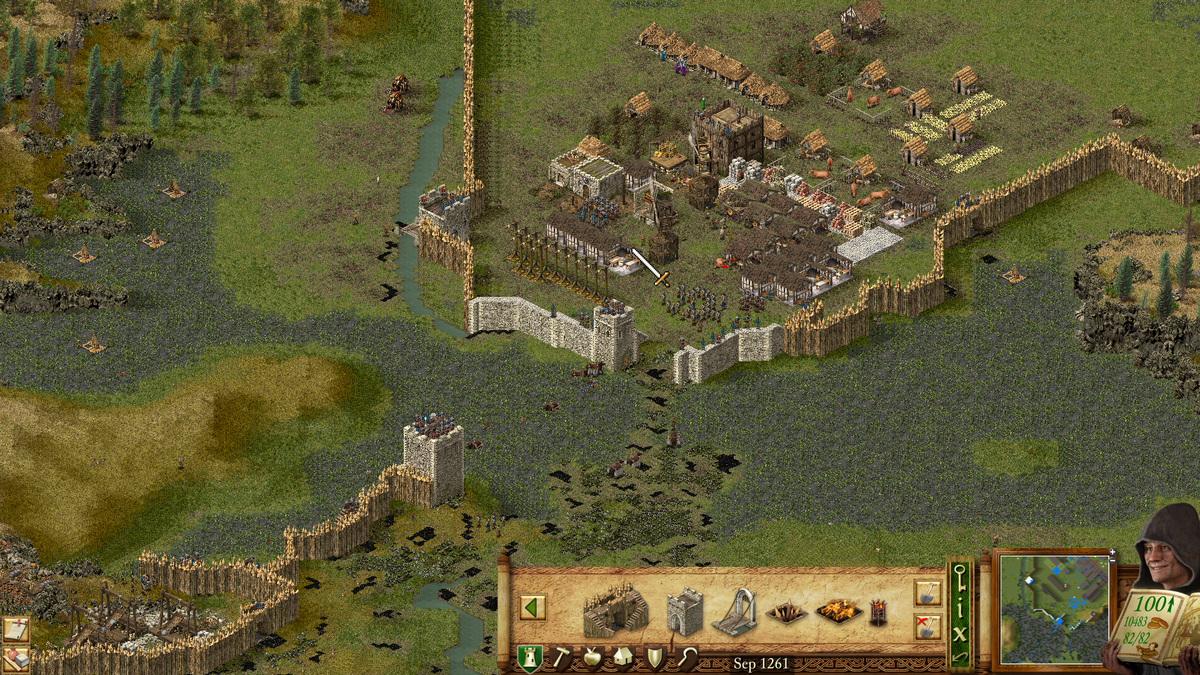This screenshot has width=1200, height=675.
Task: Select the wooden palisade gatehouse building
Action: 615,611
